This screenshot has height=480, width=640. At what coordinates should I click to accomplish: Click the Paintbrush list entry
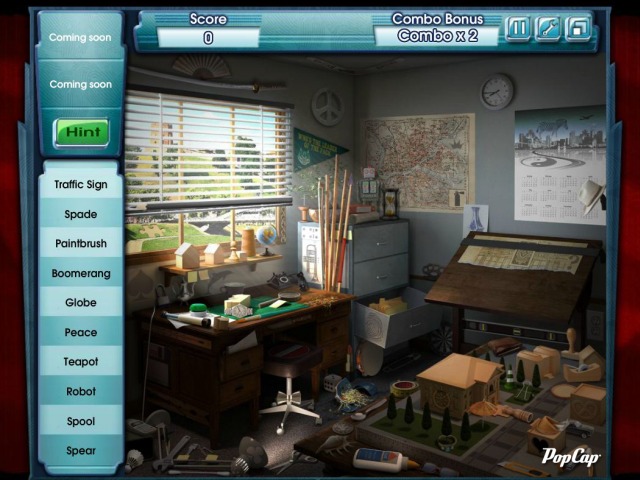coord(81,244)
